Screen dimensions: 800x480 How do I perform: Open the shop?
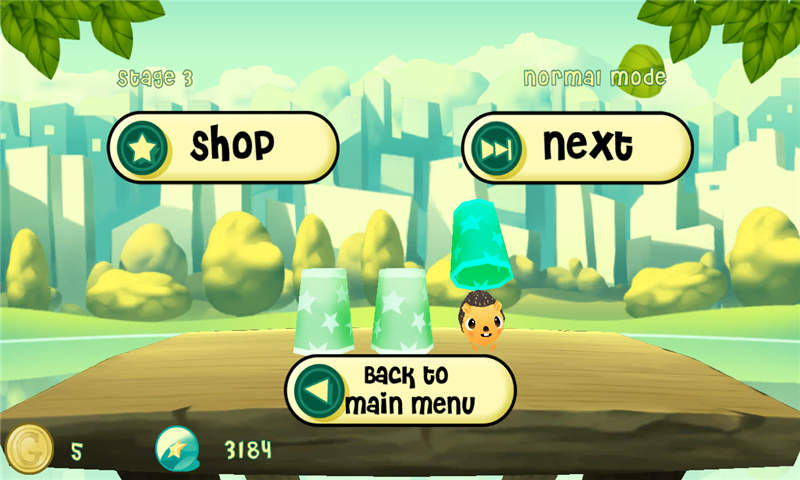click(x=223, y=147)
